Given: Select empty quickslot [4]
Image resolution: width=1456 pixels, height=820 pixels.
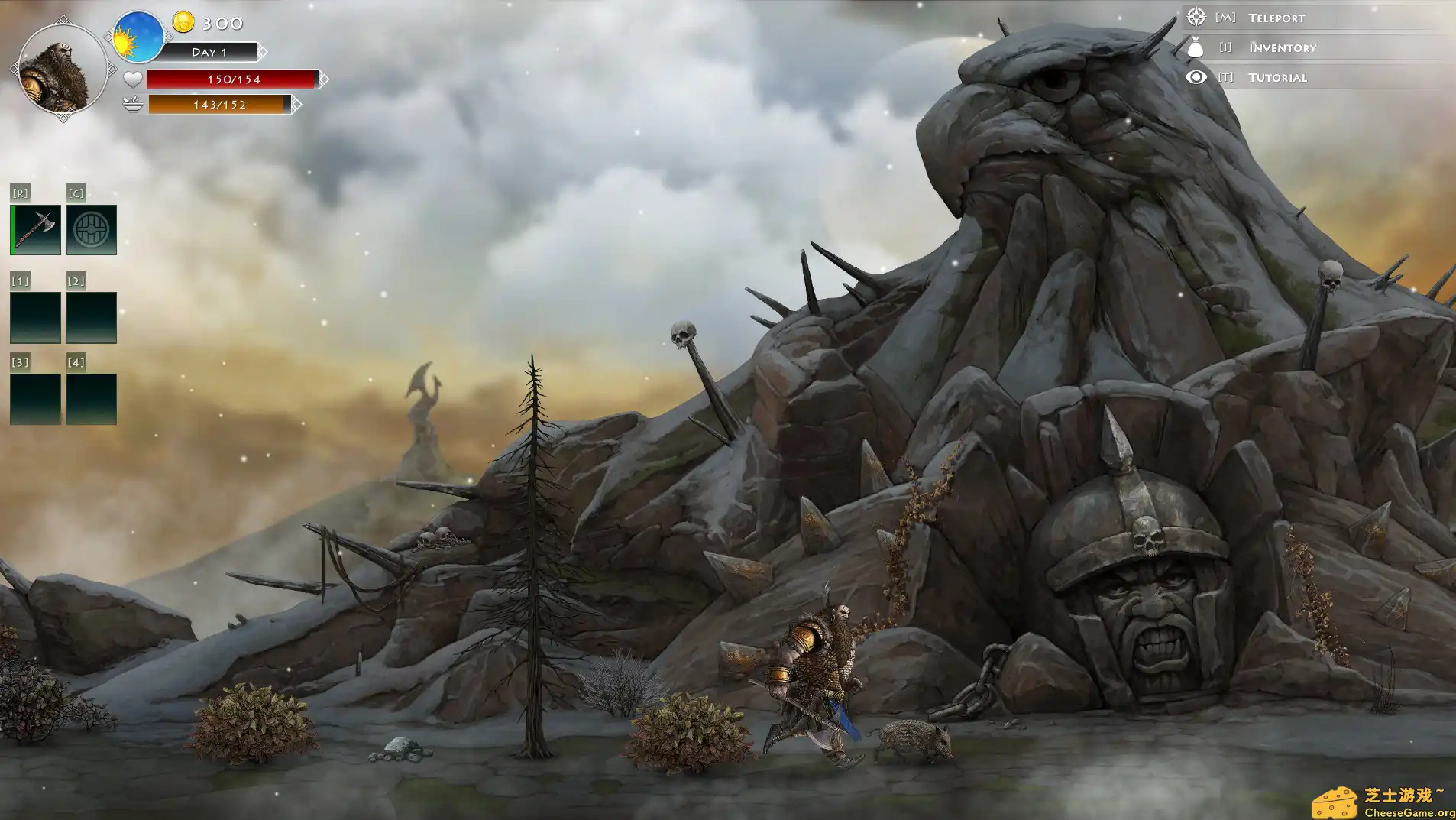Looking at the screenshot, I should point(92,399).
